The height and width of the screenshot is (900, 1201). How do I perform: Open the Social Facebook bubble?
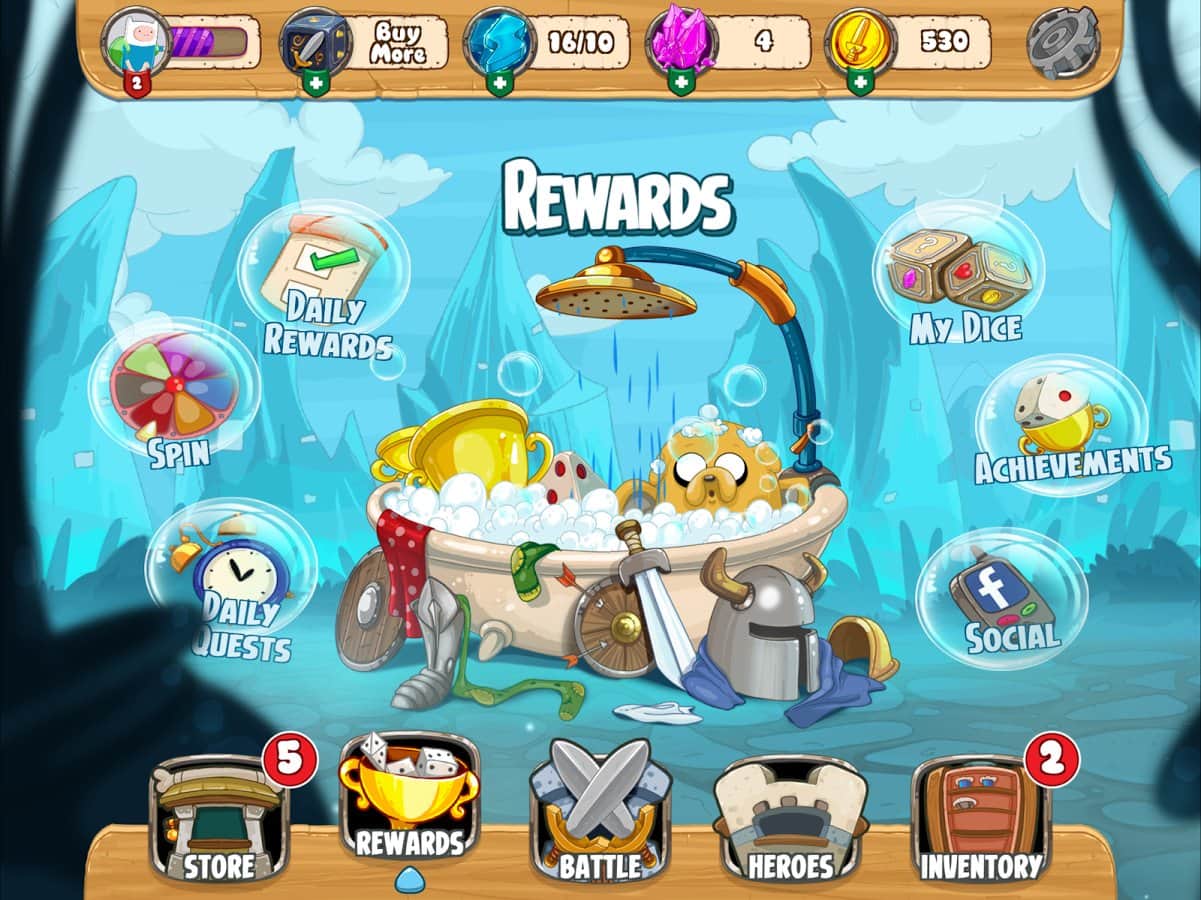click(1001, 598)
